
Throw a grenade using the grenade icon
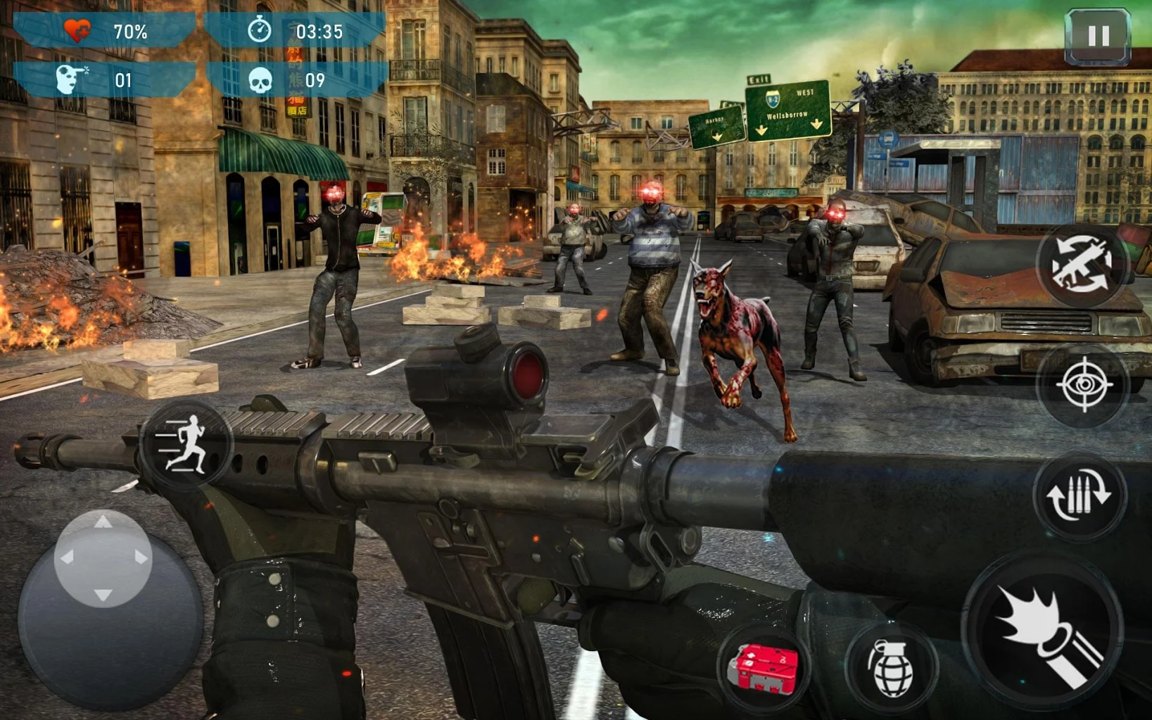coord(891,667)
